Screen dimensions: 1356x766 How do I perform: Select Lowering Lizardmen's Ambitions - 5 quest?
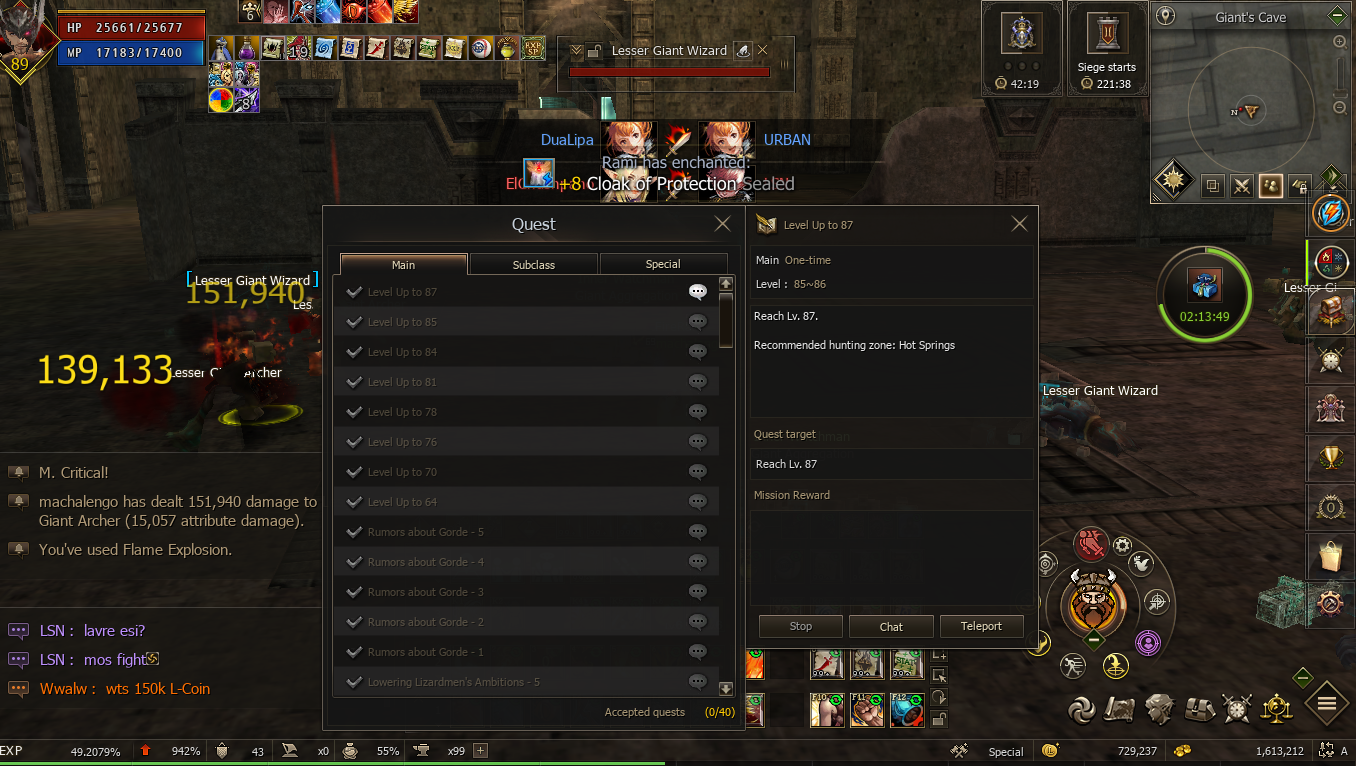453,682
